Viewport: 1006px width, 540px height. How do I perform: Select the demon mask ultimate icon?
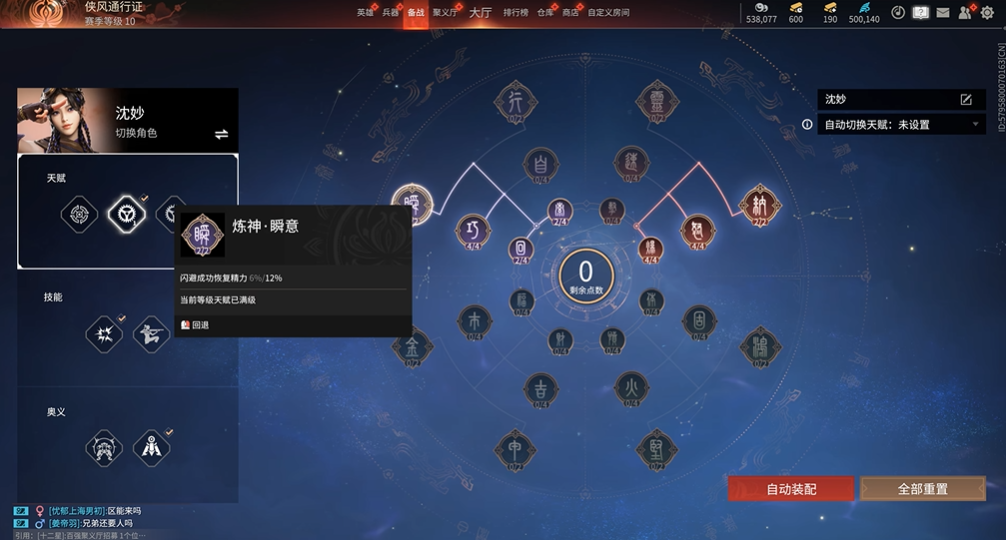[104, 447]
